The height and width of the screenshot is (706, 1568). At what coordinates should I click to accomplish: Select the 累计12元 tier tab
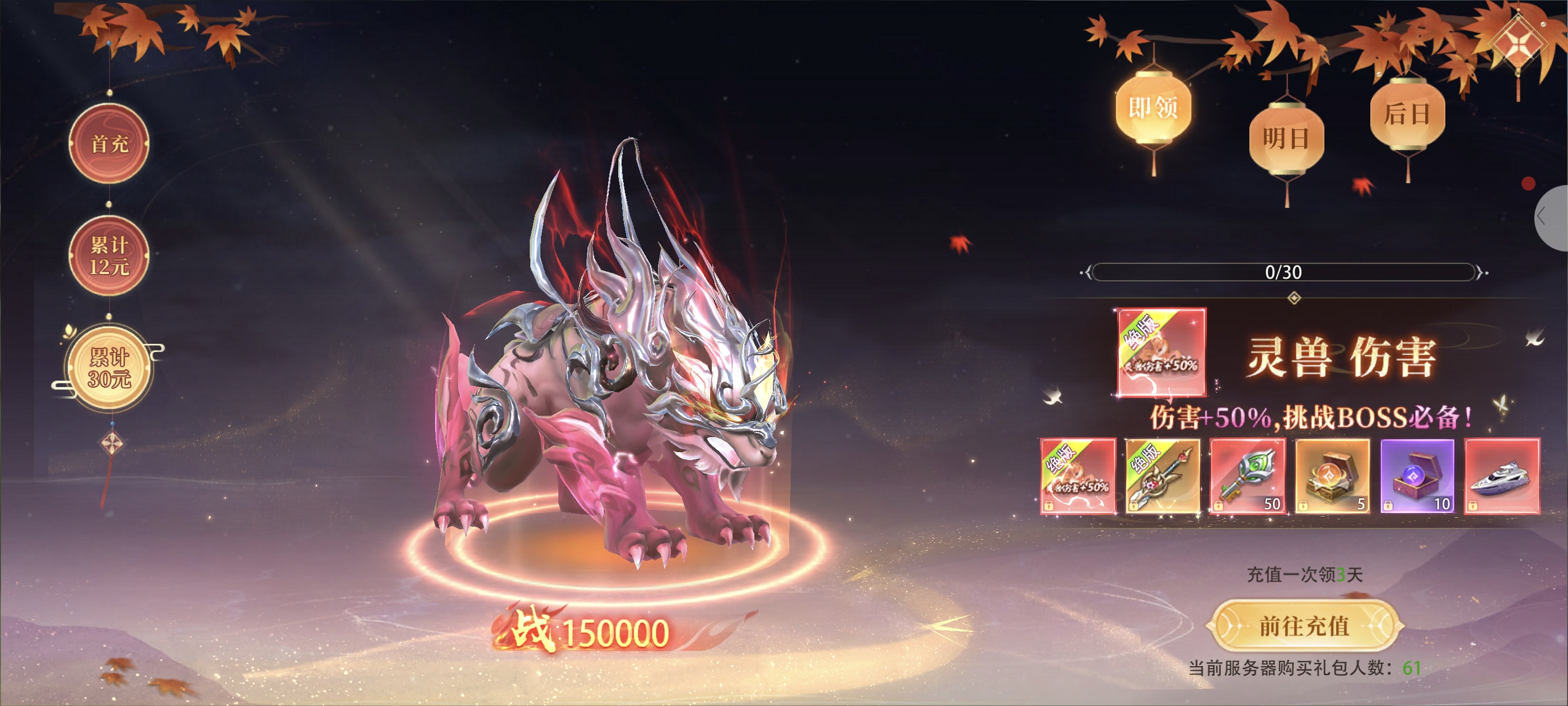(x=109, y=256)
